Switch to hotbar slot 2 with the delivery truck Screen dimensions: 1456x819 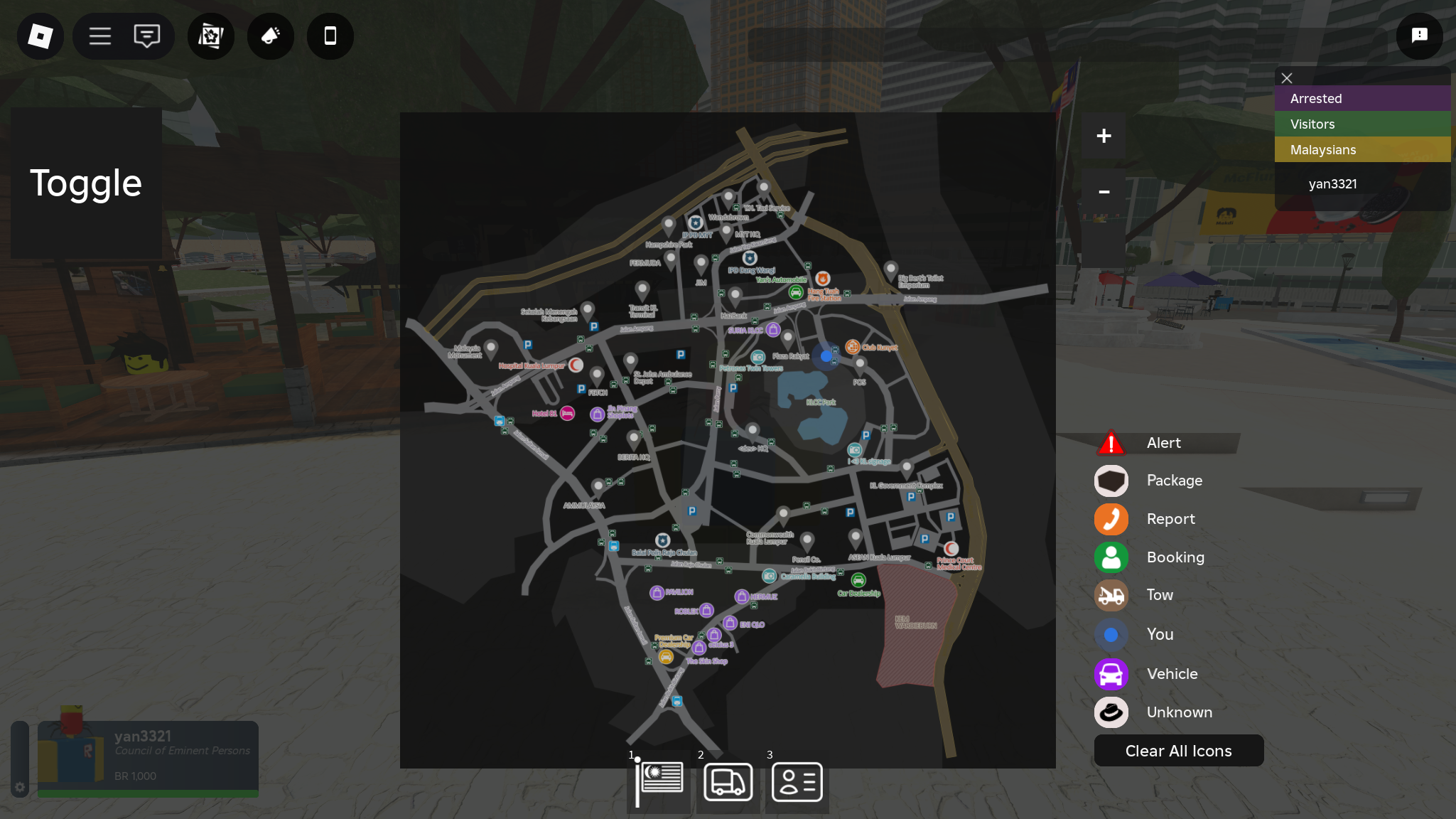728,782
